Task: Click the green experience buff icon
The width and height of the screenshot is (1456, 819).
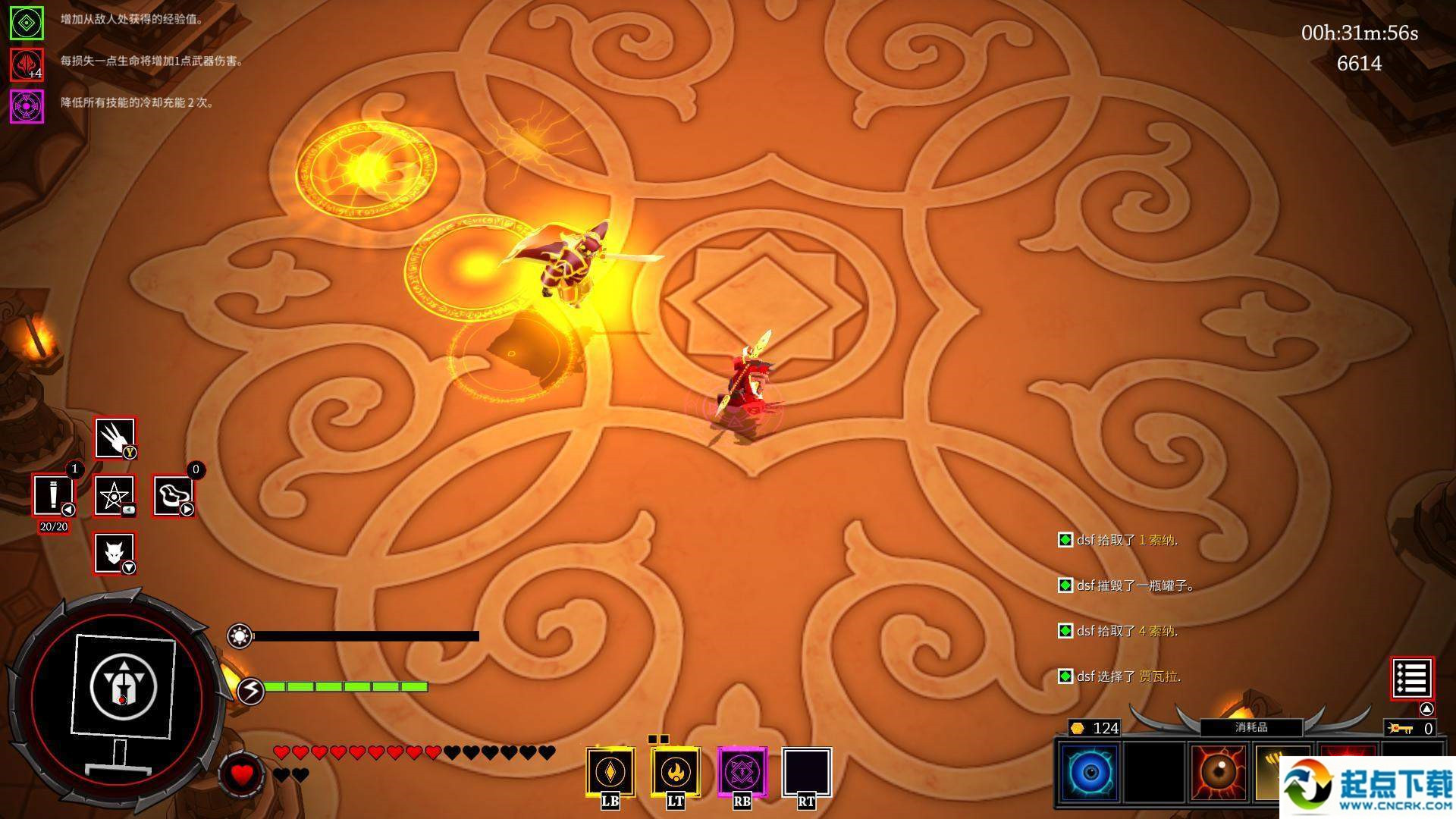Action: tap(27, 24)
